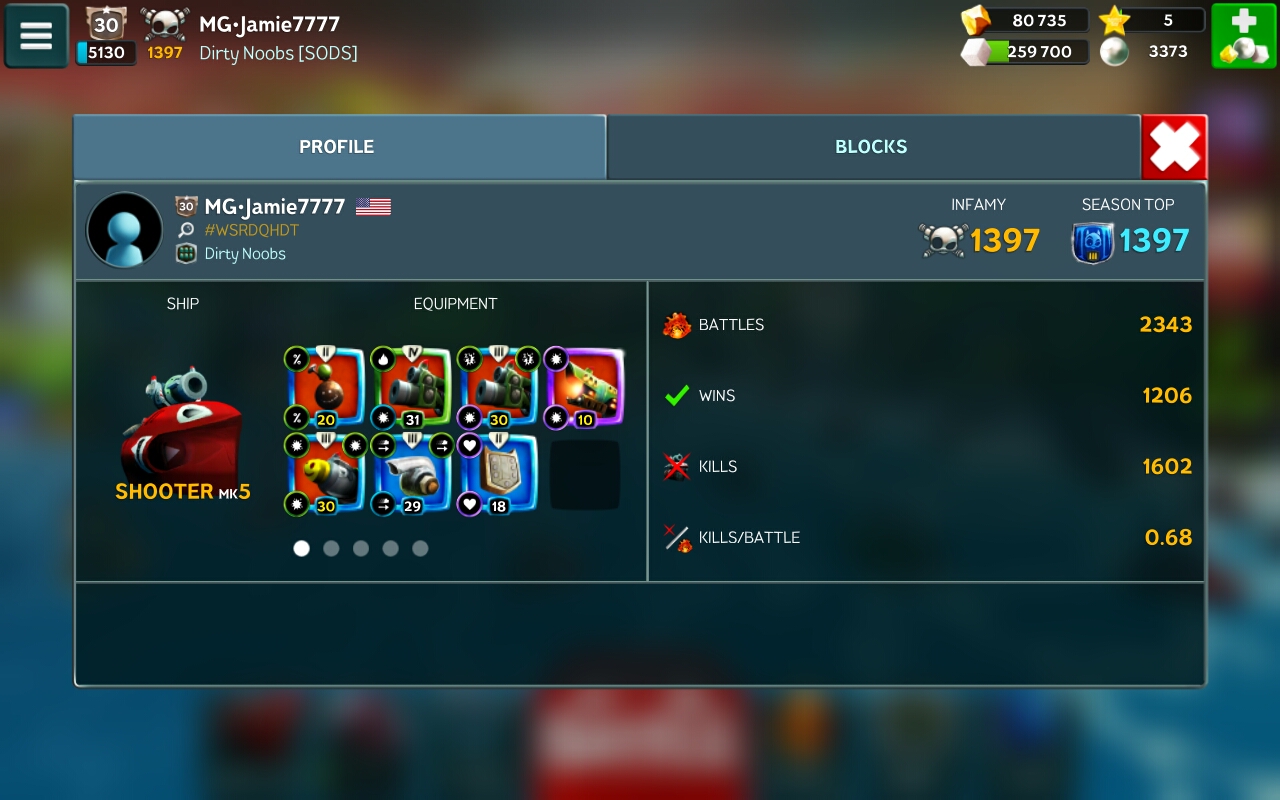This screenshot has width=1280, height=800.
Task: Open the Dirty Noobs guild link
Action: coord(245,254)
